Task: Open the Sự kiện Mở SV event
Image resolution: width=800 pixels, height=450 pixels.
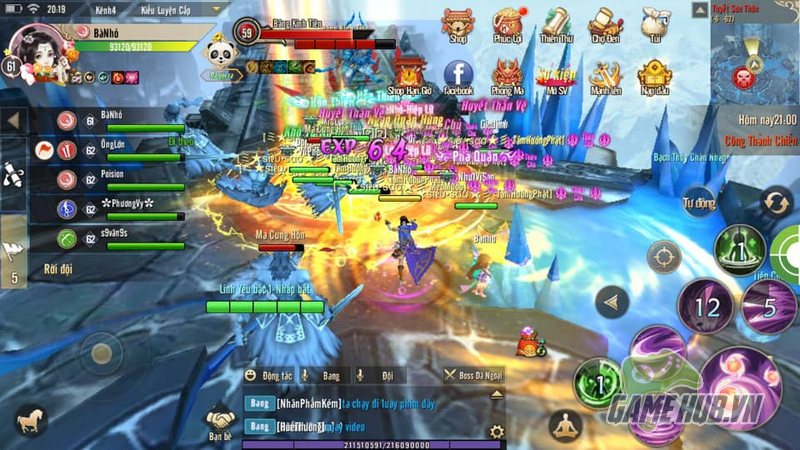Action: point(557,76)
